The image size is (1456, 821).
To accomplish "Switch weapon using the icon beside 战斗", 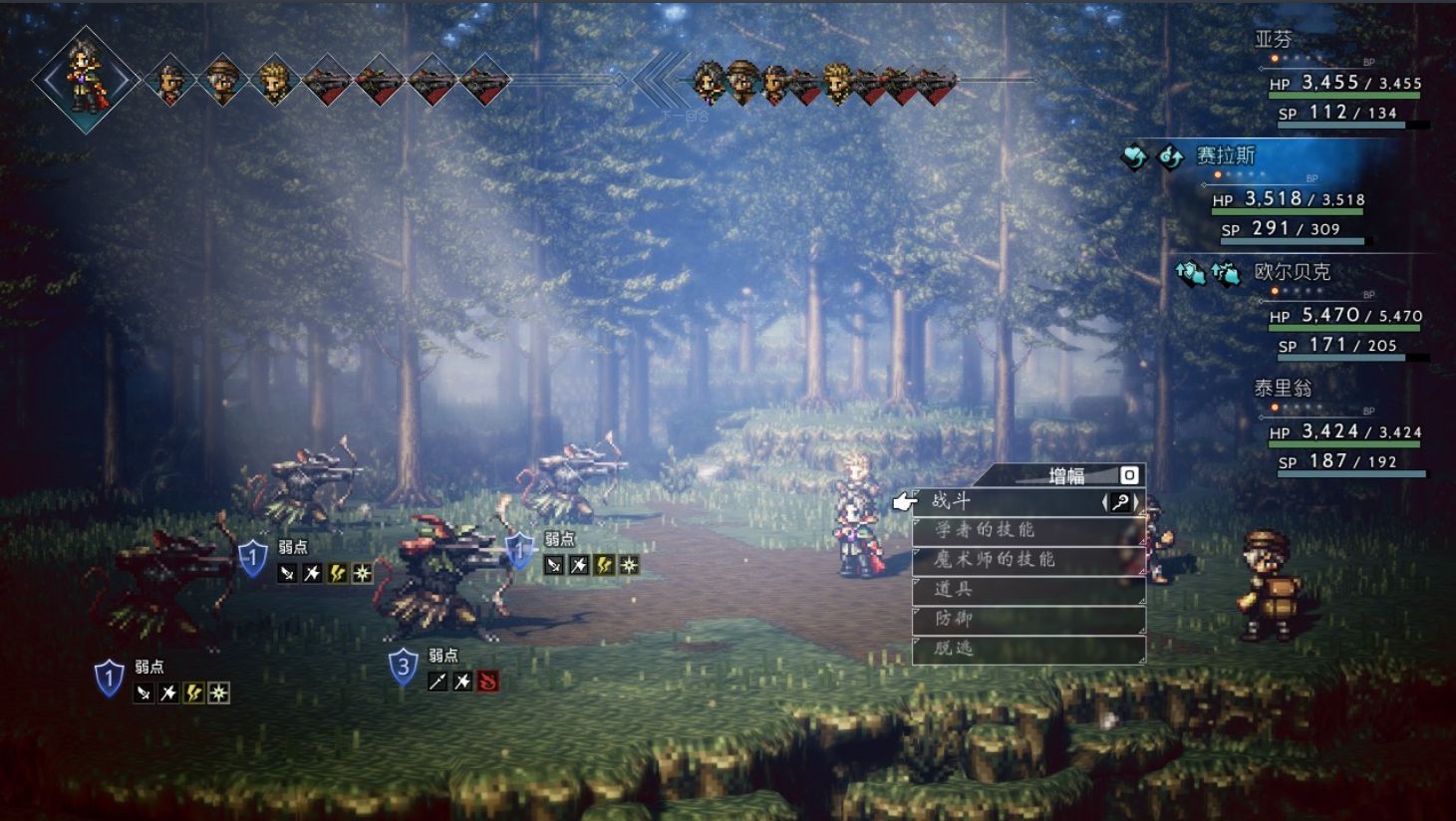I will [1121, 503].
